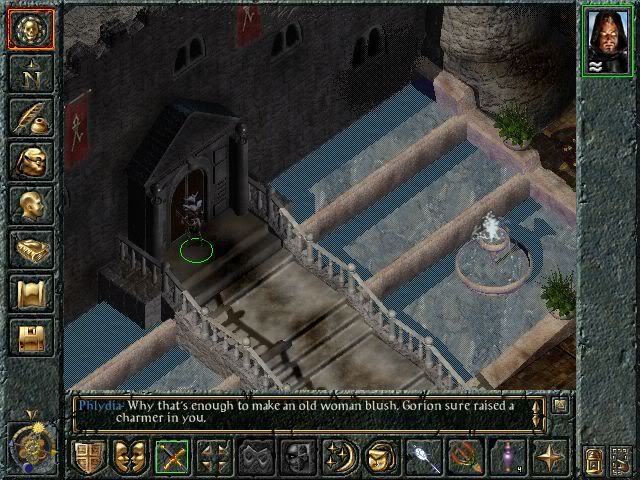
Task: Select the crossed weapons attack slot
Action: (x=172, y=457)
